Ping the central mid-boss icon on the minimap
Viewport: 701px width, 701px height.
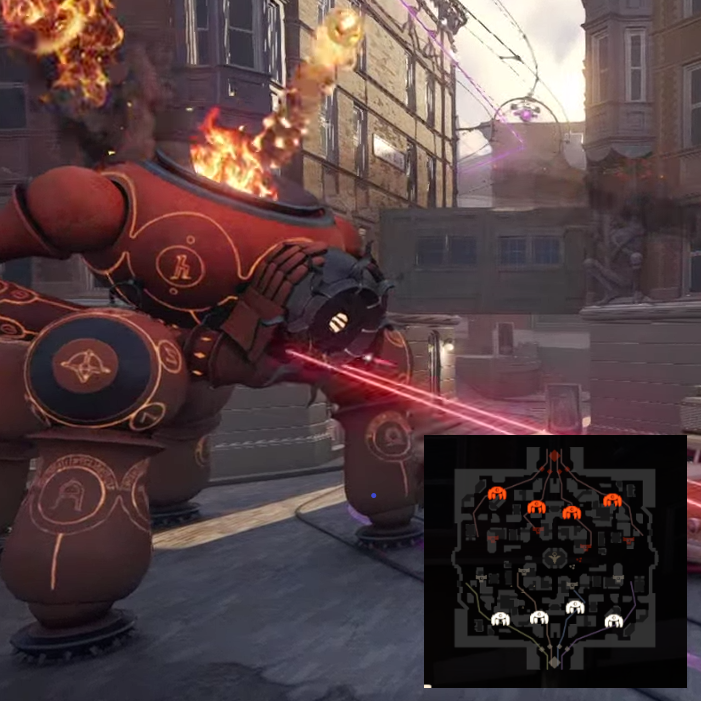554,560
